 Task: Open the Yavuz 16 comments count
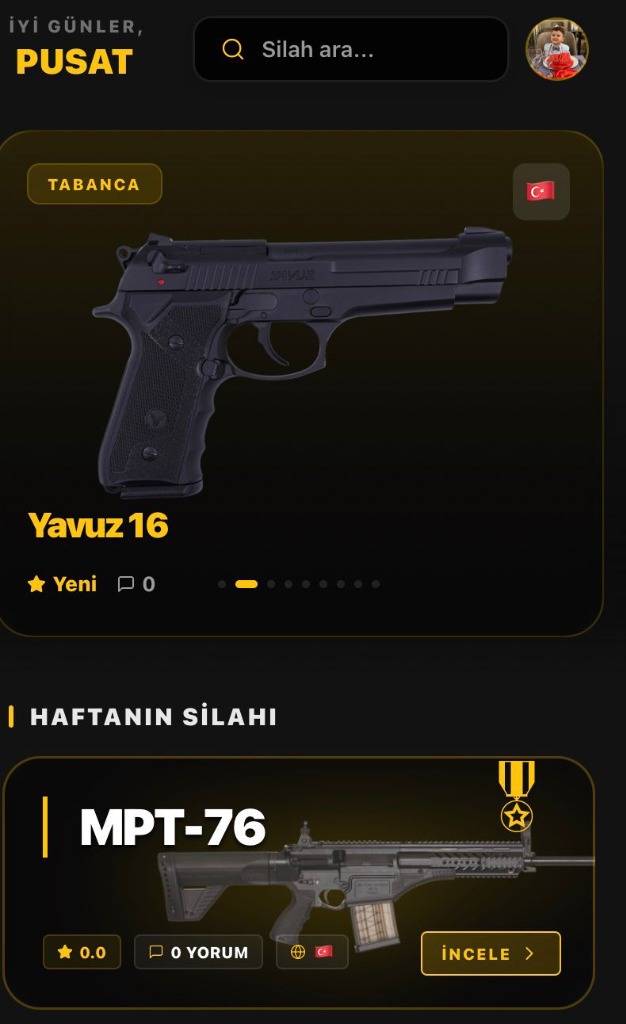137,584
